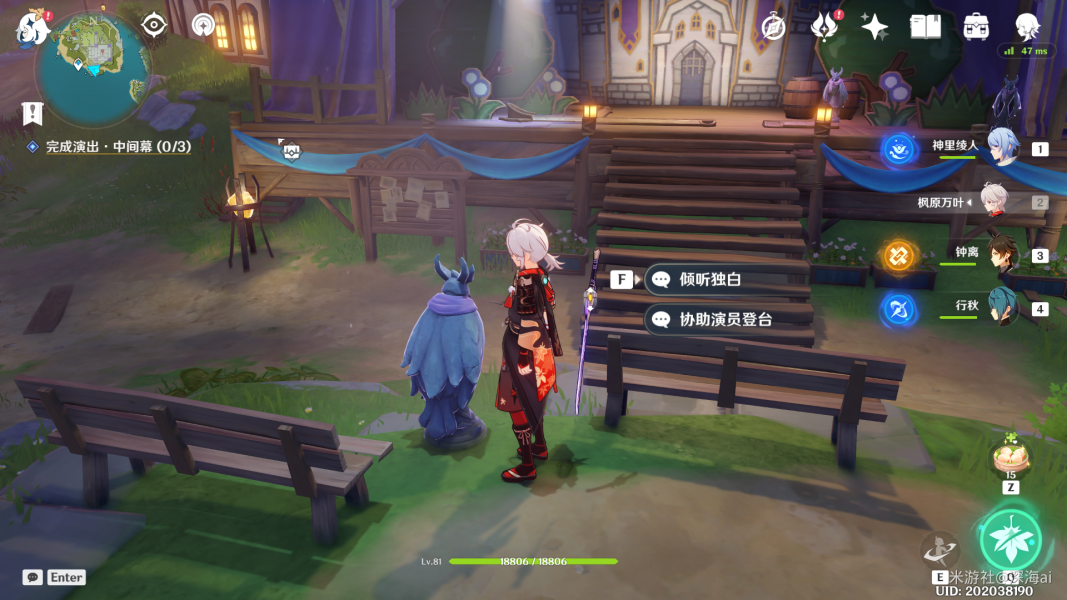Click the quest bookmark icon under minimap

click(x=32, y=113)
